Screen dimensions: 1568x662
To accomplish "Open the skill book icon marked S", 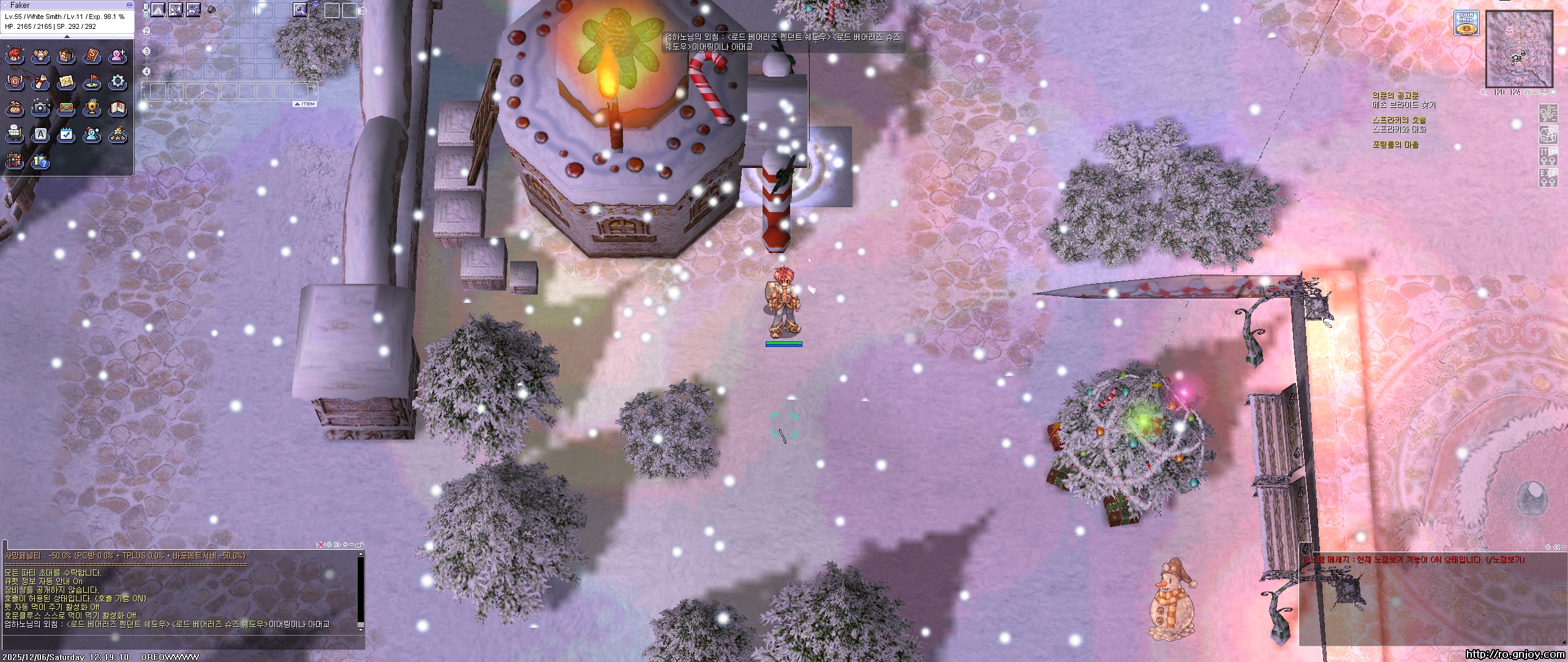I will 92,56.
